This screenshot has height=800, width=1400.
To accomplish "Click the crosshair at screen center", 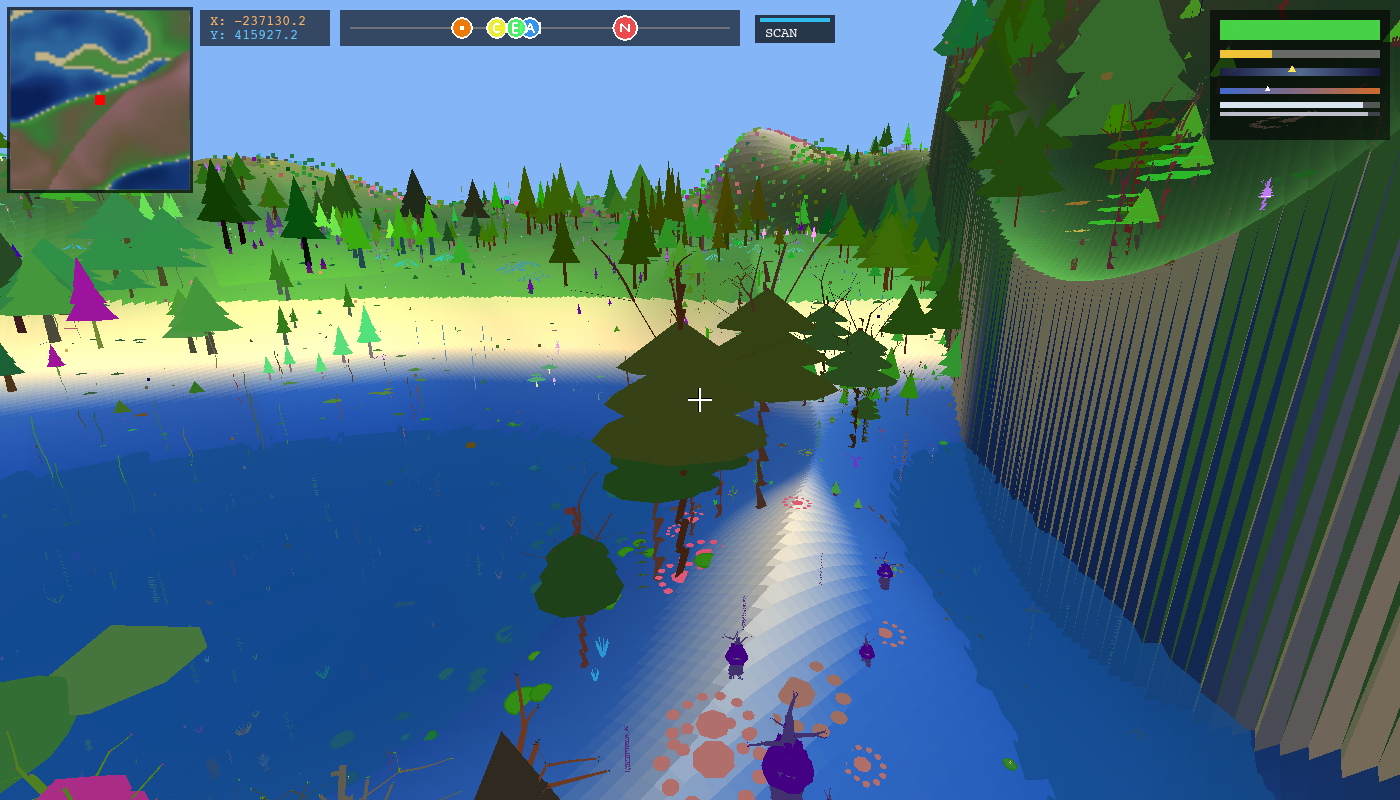I will 700,400.
